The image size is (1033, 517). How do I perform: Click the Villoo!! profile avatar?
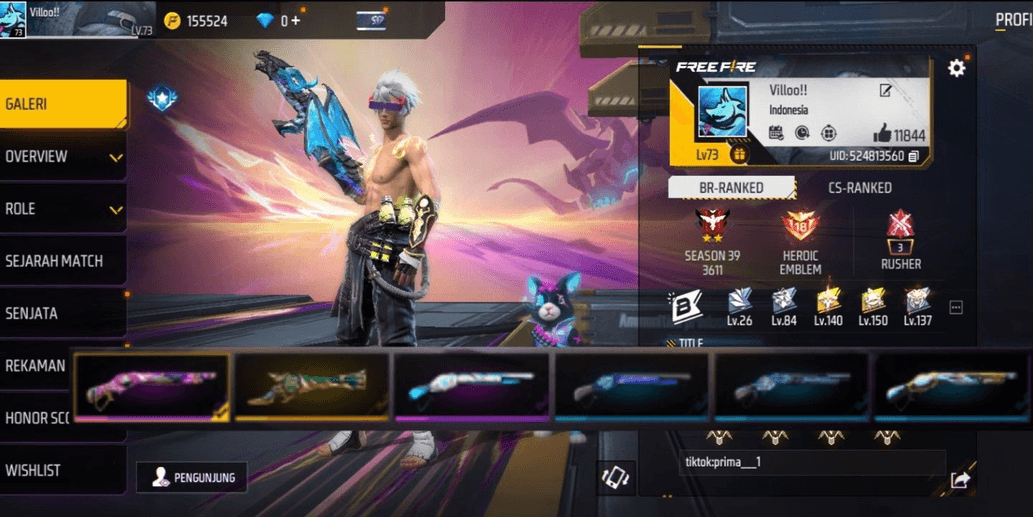coord(722,112)
